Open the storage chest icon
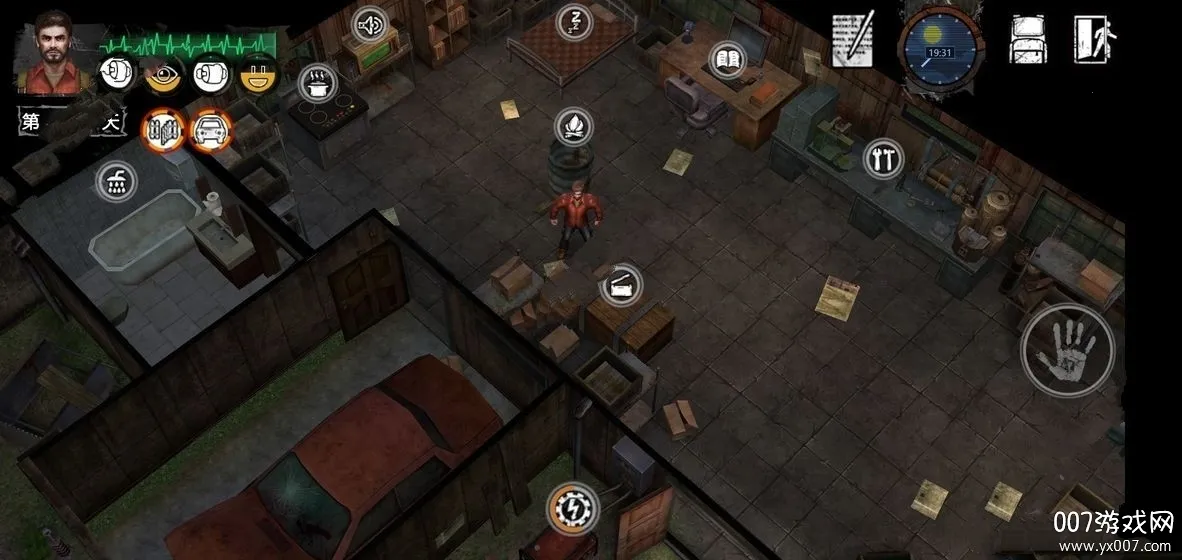The height and width of the screenshot is (560, 1182). (x=620, y=287)
